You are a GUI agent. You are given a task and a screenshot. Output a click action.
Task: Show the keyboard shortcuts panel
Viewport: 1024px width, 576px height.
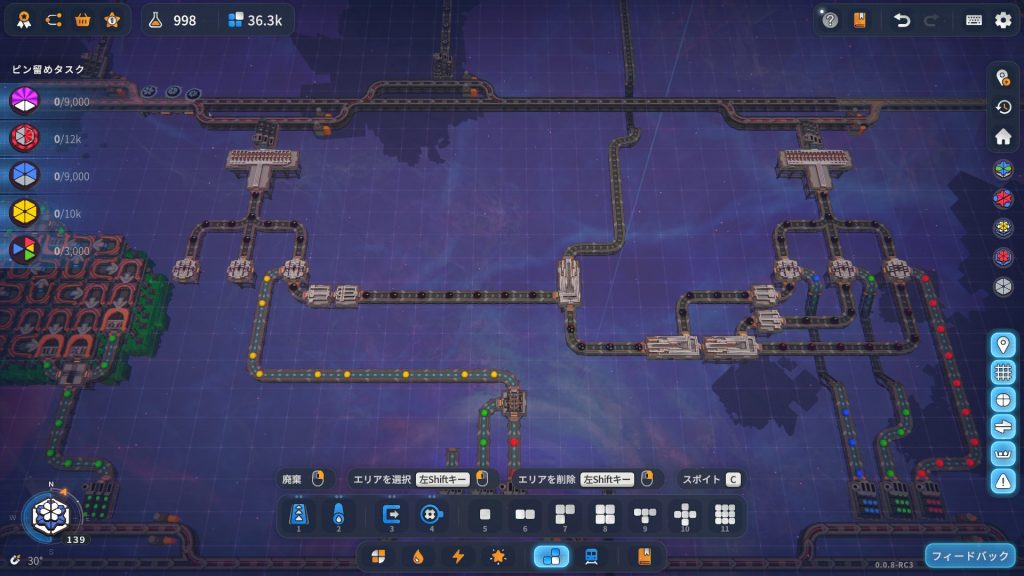coord(974,20)
